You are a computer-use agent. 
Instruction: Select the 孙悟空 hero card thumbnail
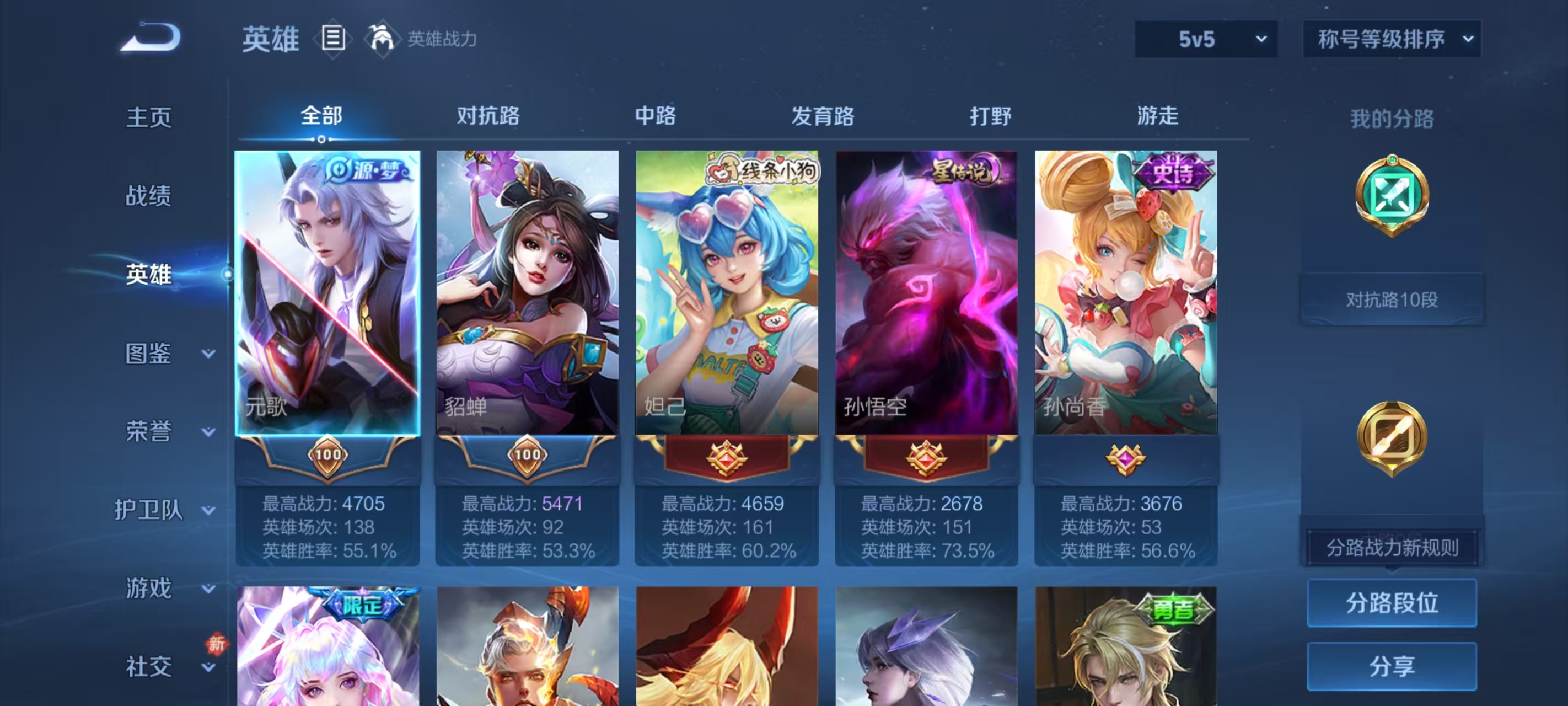[925, 292]
